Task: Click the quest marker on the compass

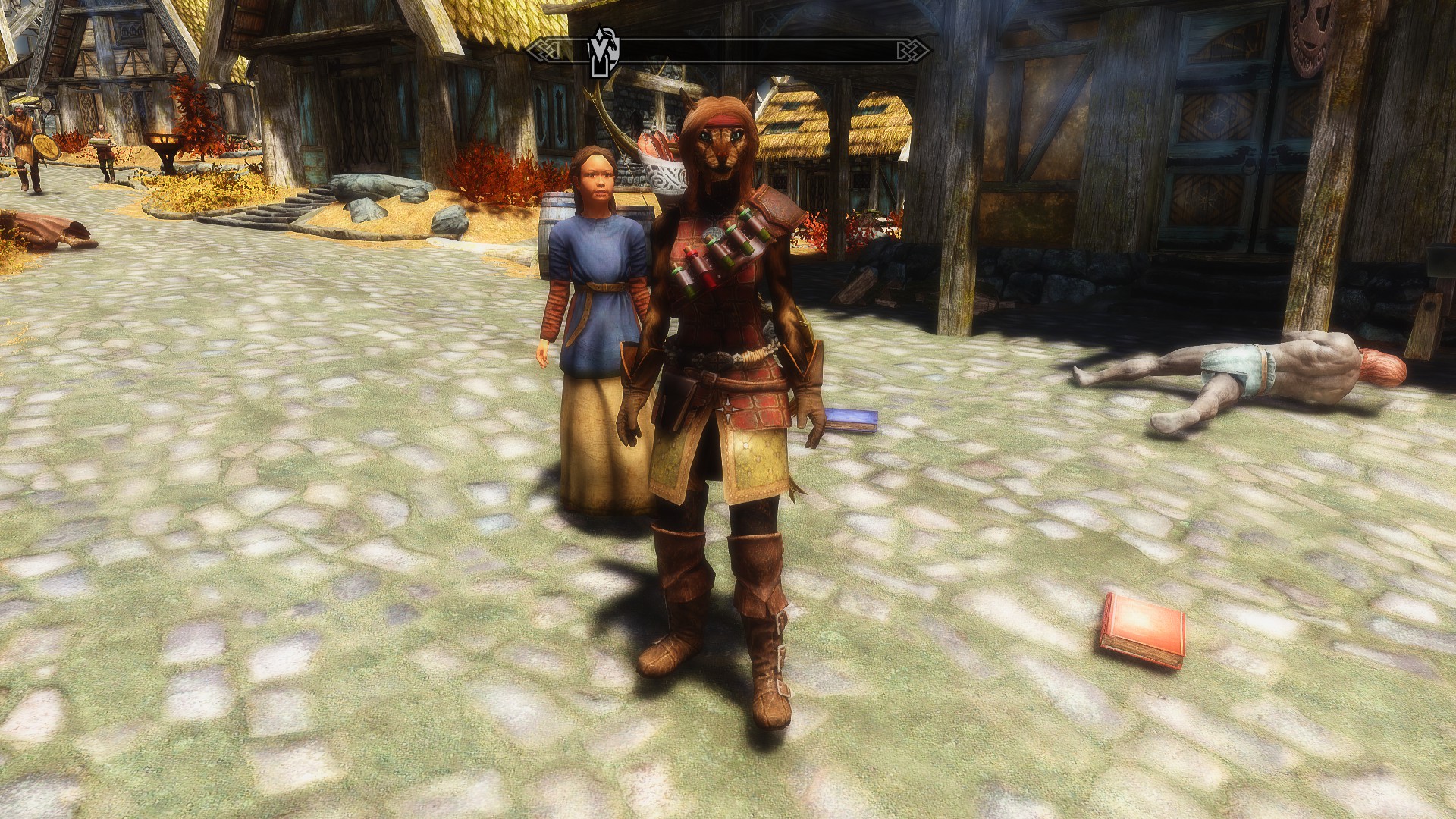Action: point(604,52)
